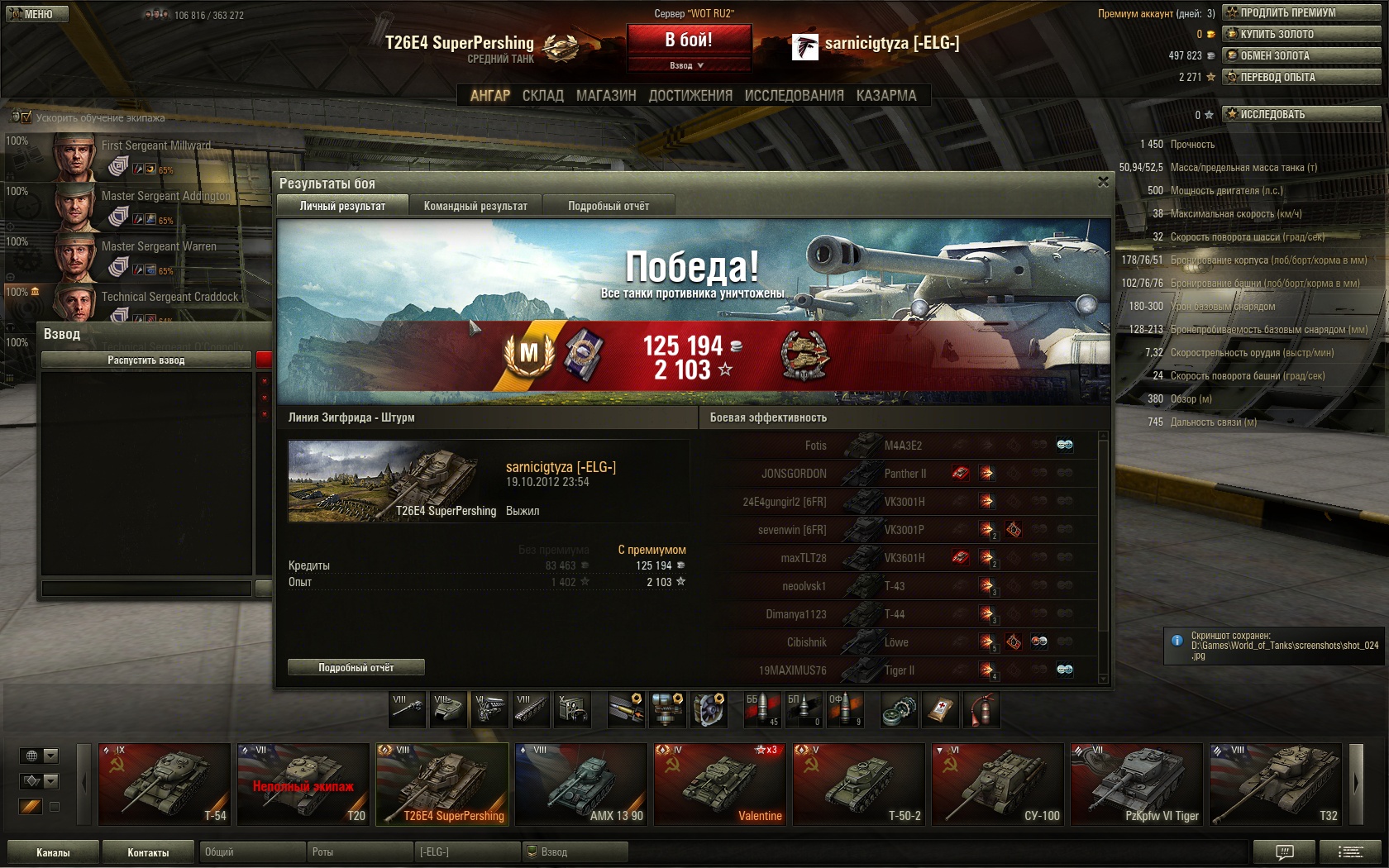Click the Подробный отчёт button under credits
Image resolution: width=1389 pixels, height=868 pixels.
356,667
